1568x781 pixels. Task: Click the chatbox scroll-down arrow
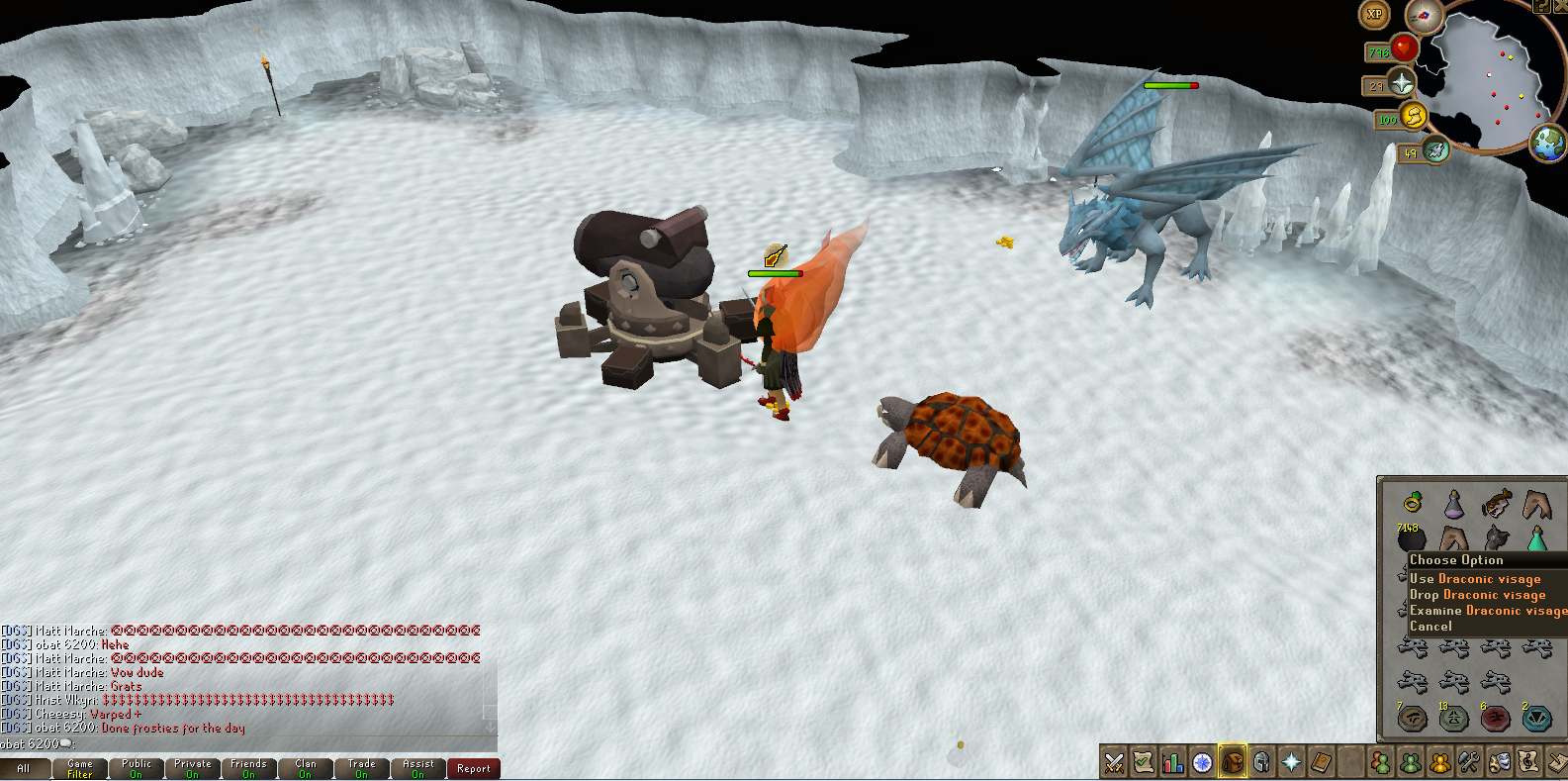pyautogui.click(x=489, y=728)
